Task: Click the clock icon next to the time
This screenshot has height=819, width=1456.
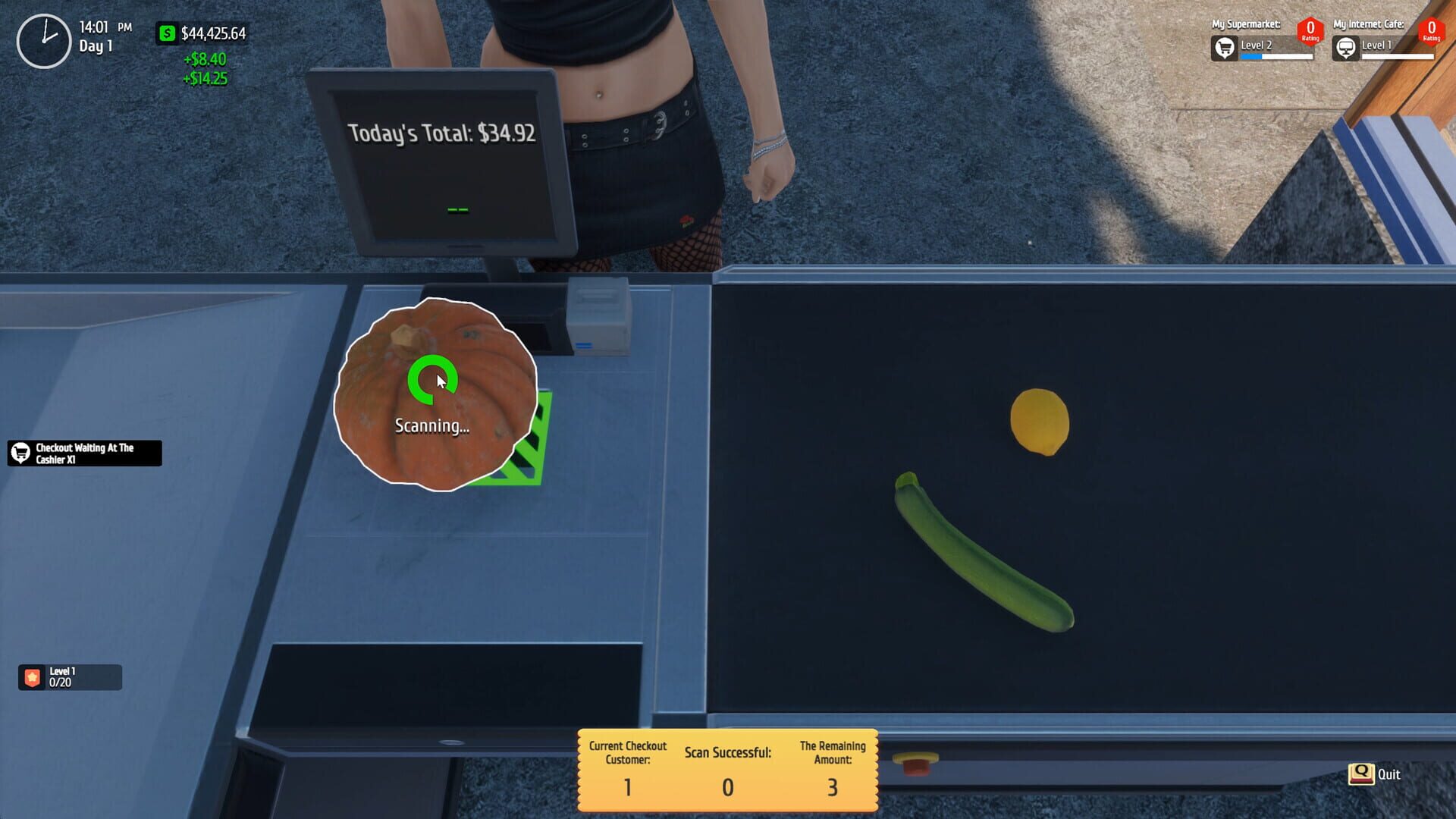Action: [x=44, y=34]
